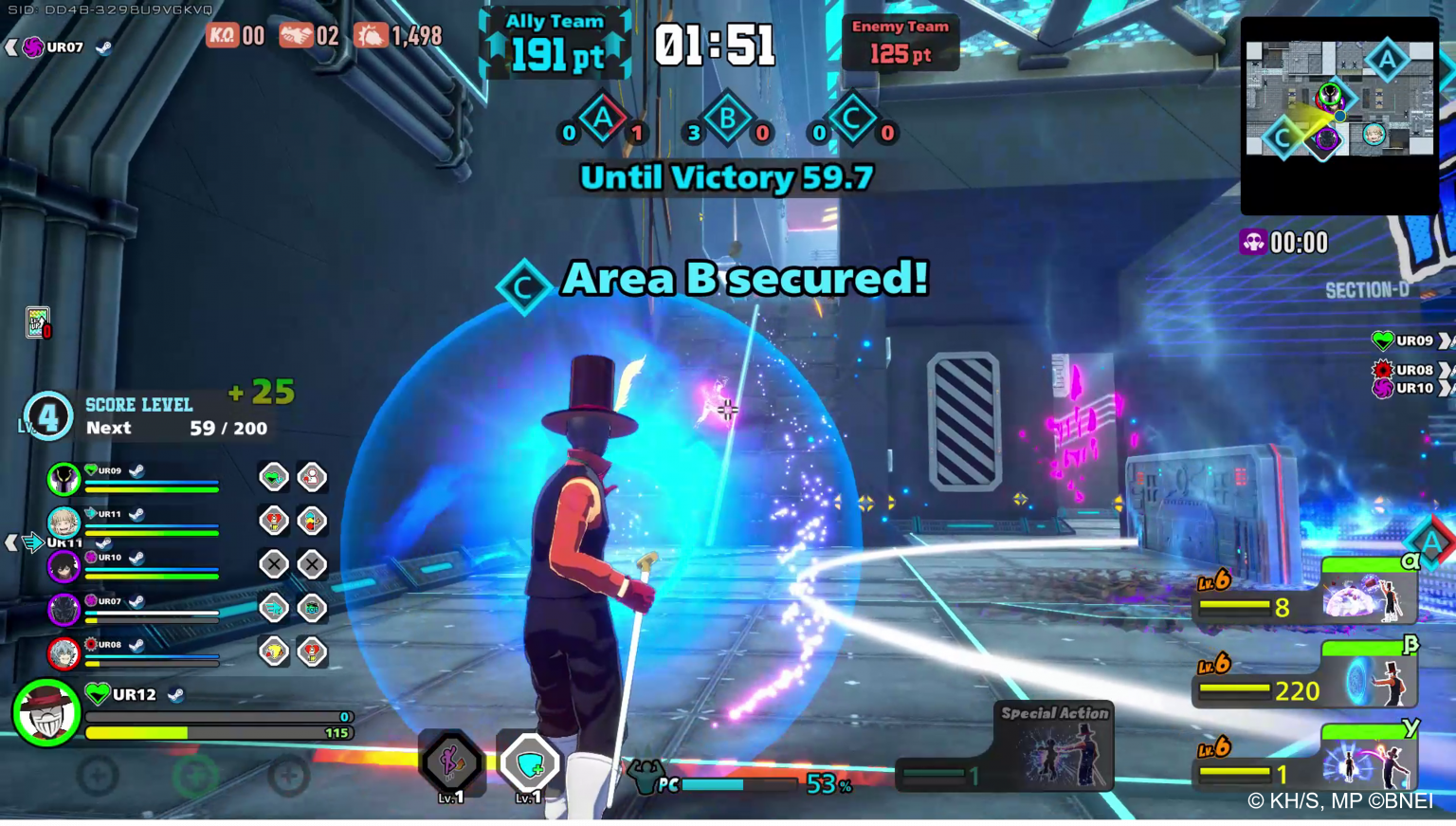Click the Steam icon next to UR09
Screen dimensions: 1456x826
136,469
